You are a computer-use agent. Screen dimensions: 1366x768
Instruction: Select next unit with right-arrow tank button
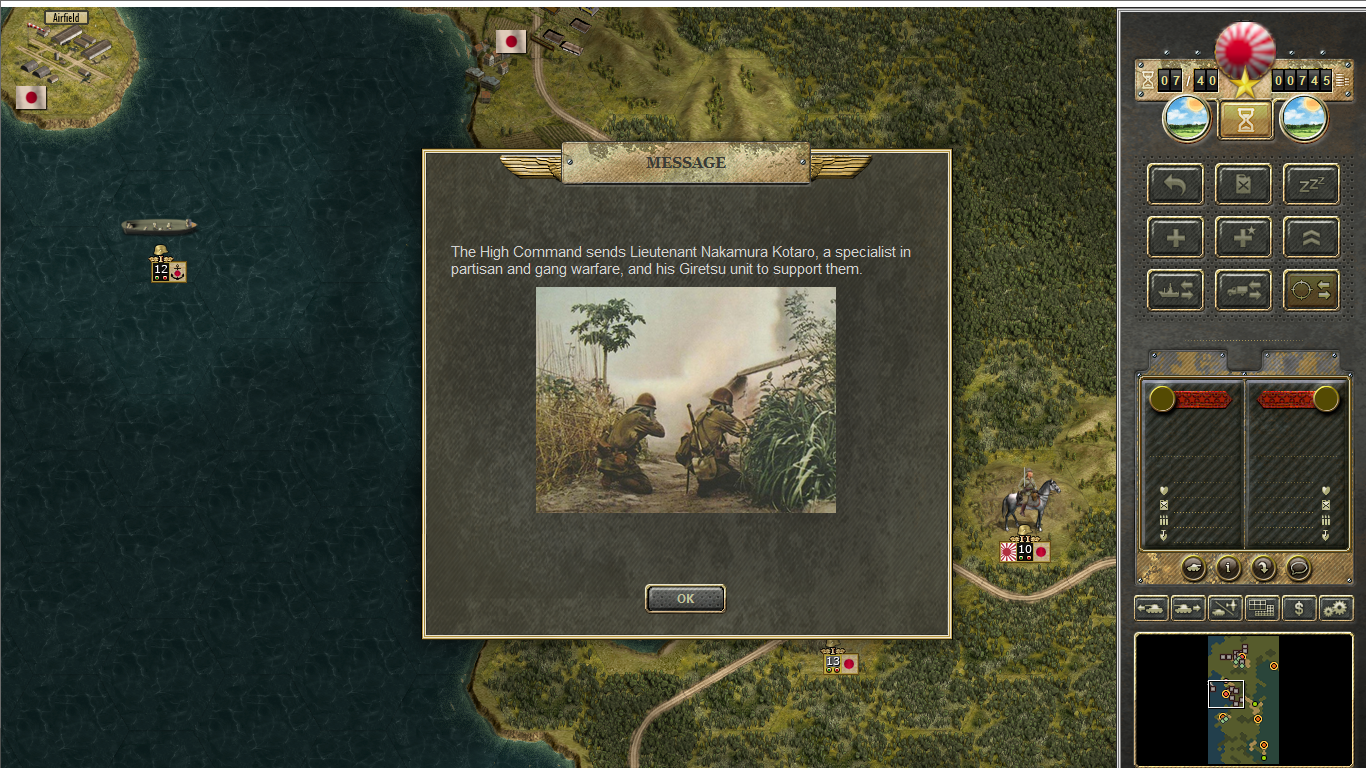[1188, 607]
